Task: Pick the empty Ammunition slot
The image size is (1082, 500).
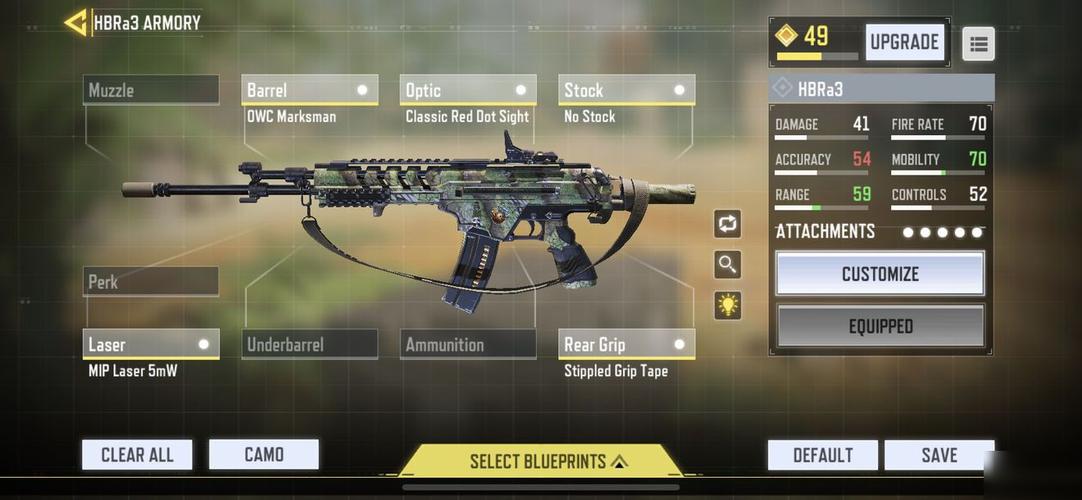Action: (468, 344)
